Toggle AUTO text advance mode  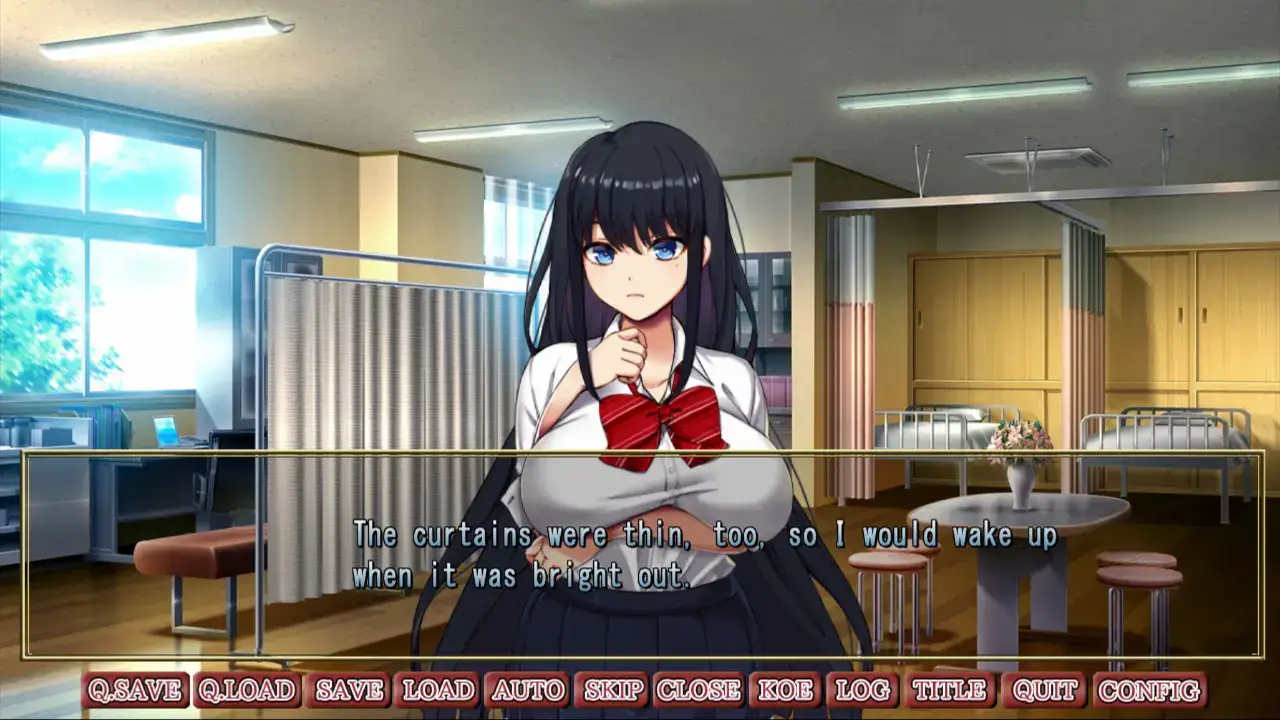(529, 690)
